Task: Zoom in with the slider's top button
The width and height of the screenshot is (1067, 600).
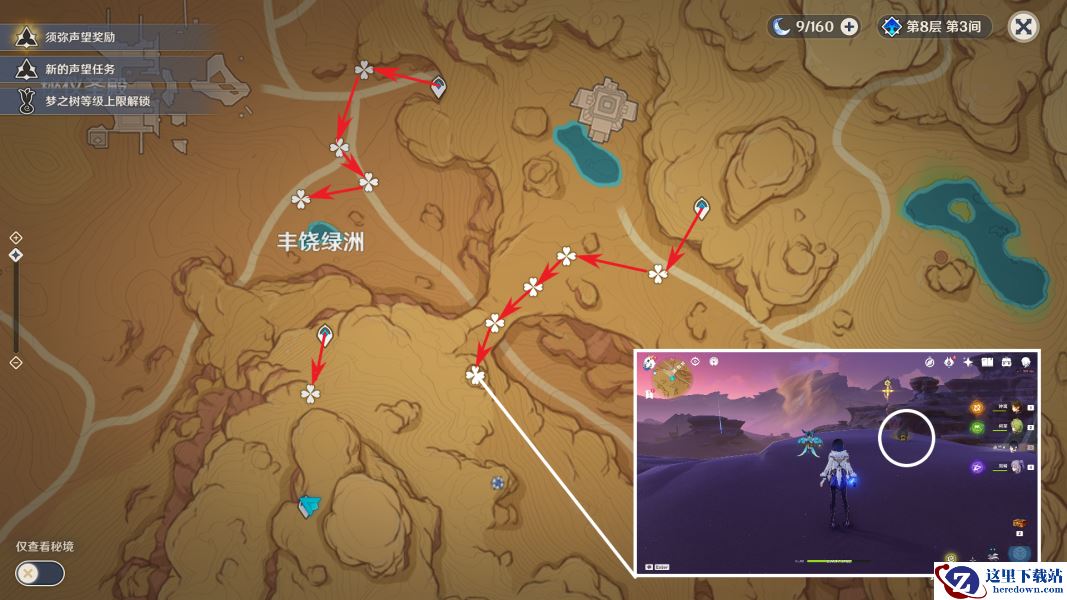Action: [x=16, y=237]
